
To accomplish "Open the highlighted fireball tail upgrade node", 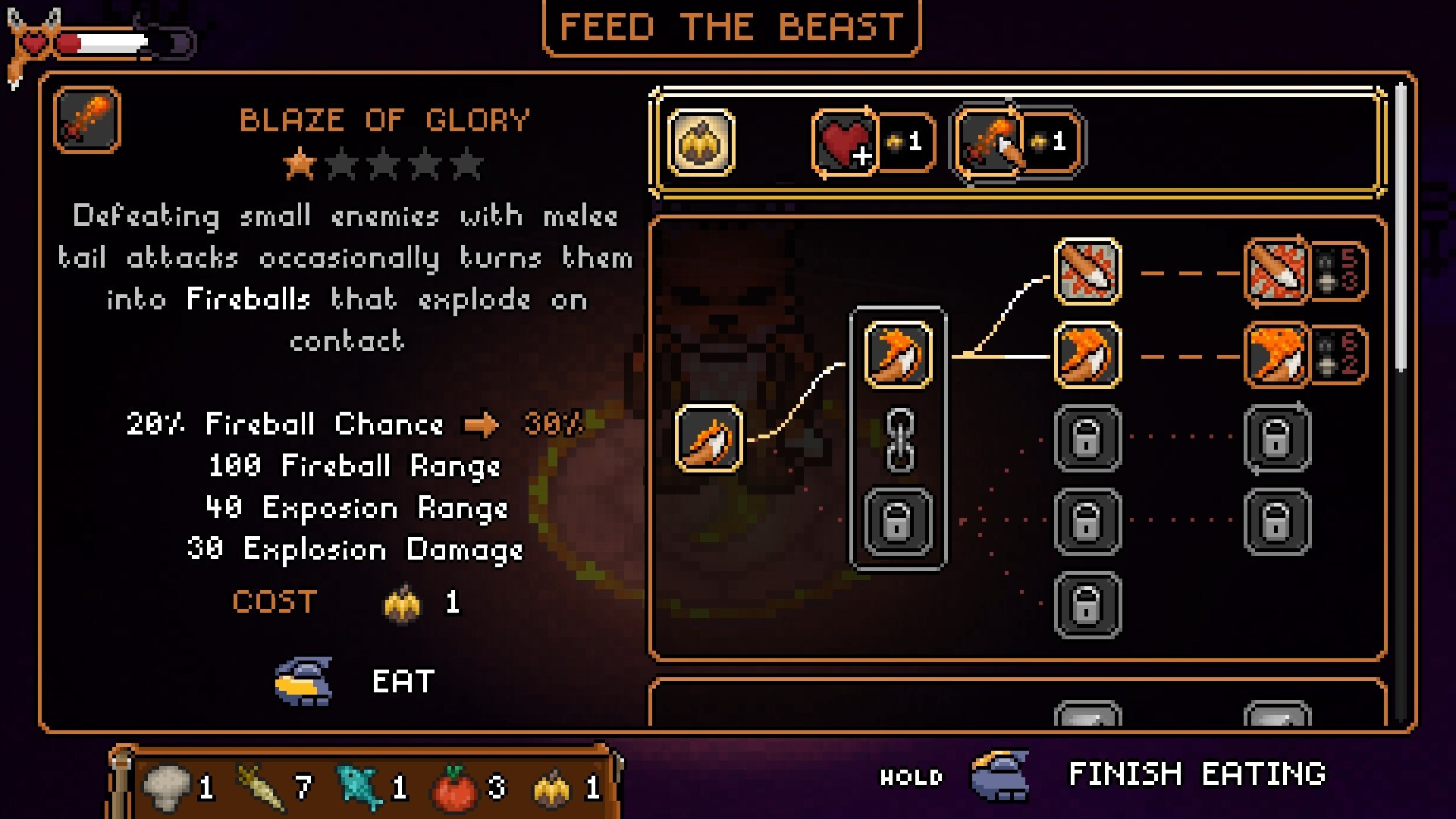I will pyautogui.click(x=899, y=356).
